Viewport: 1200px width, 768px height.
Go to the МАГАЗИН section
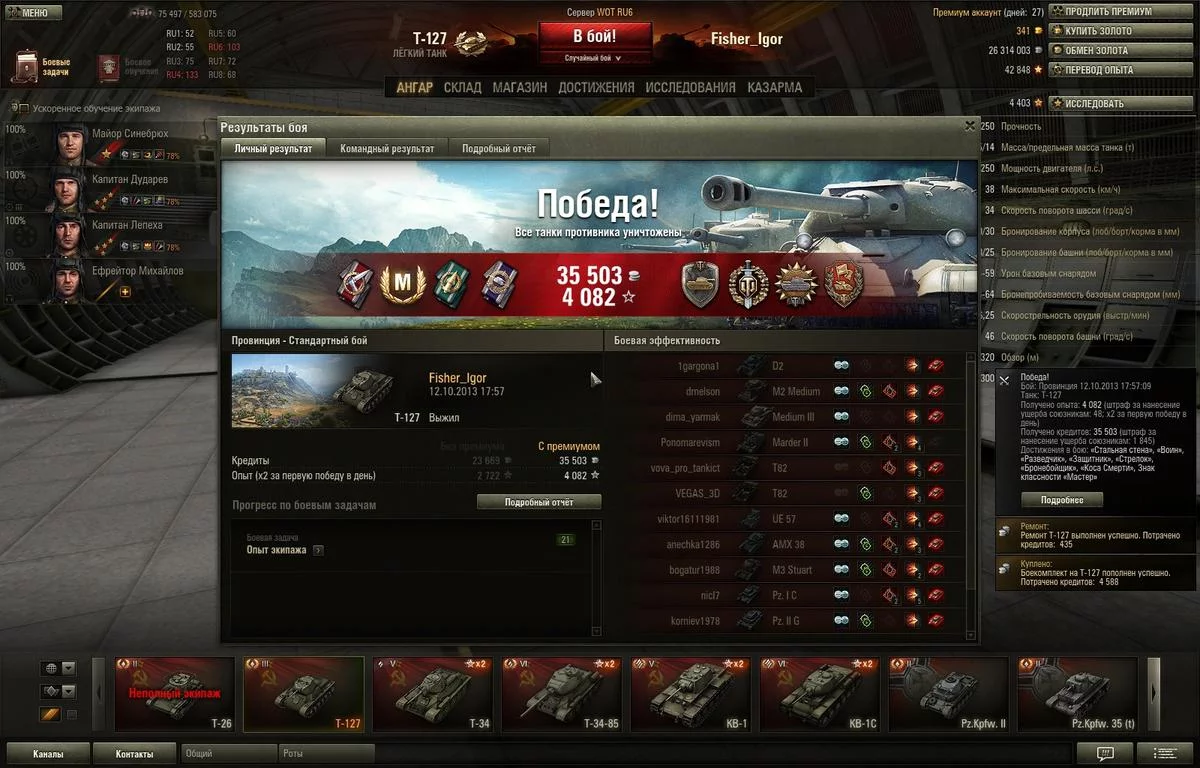[x=519, y=87]
